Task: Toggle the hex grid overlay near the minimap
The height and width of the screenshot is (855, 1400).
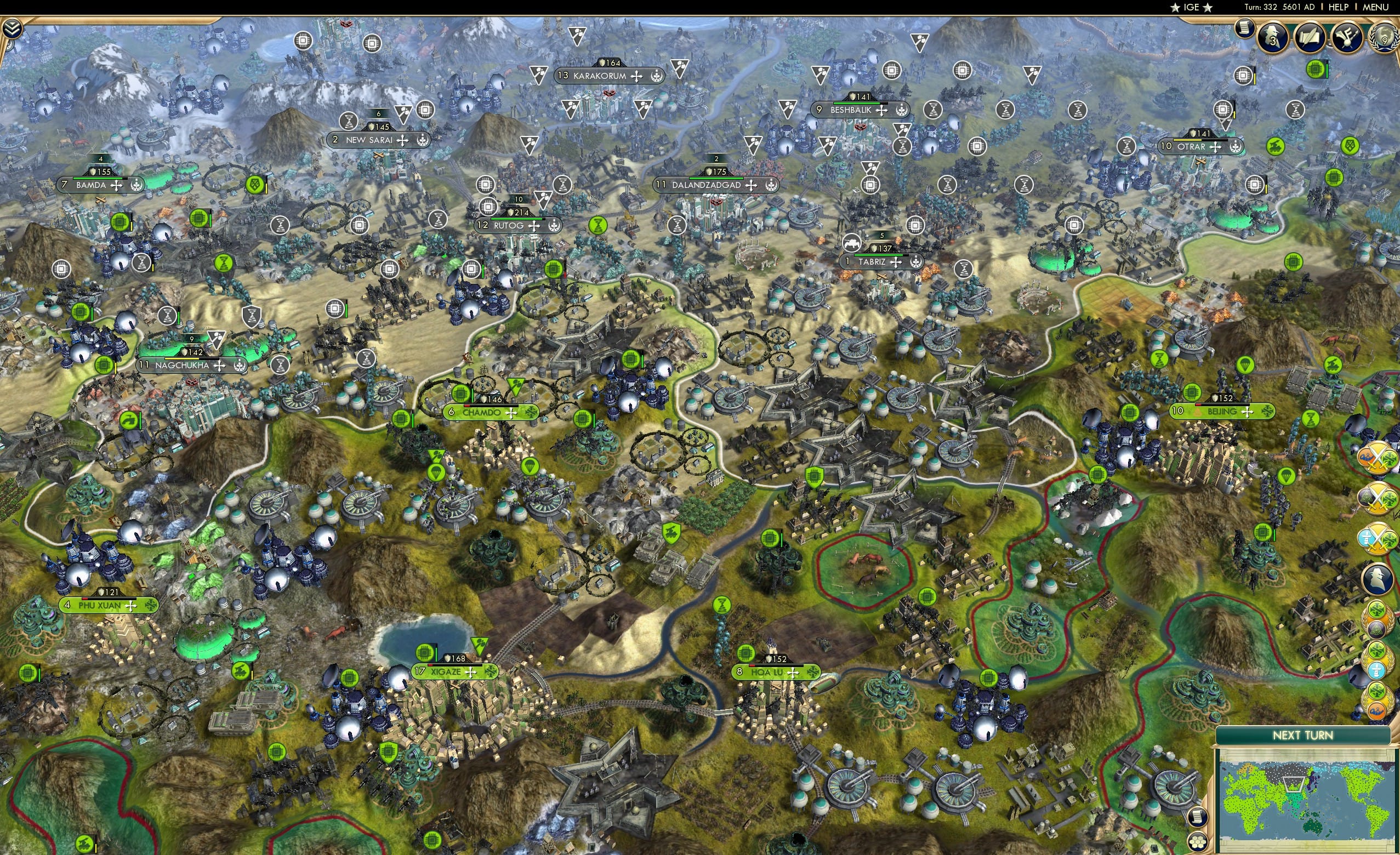Action: tap(1197, 842)
